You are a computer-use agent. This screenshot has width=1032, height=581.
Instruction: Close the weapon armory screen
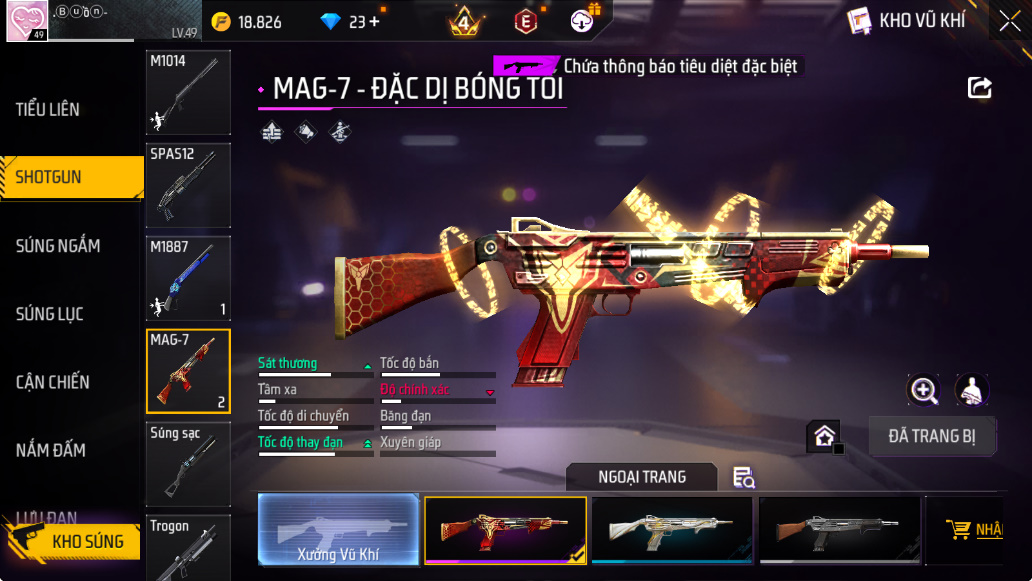[x=1009, y=21]
